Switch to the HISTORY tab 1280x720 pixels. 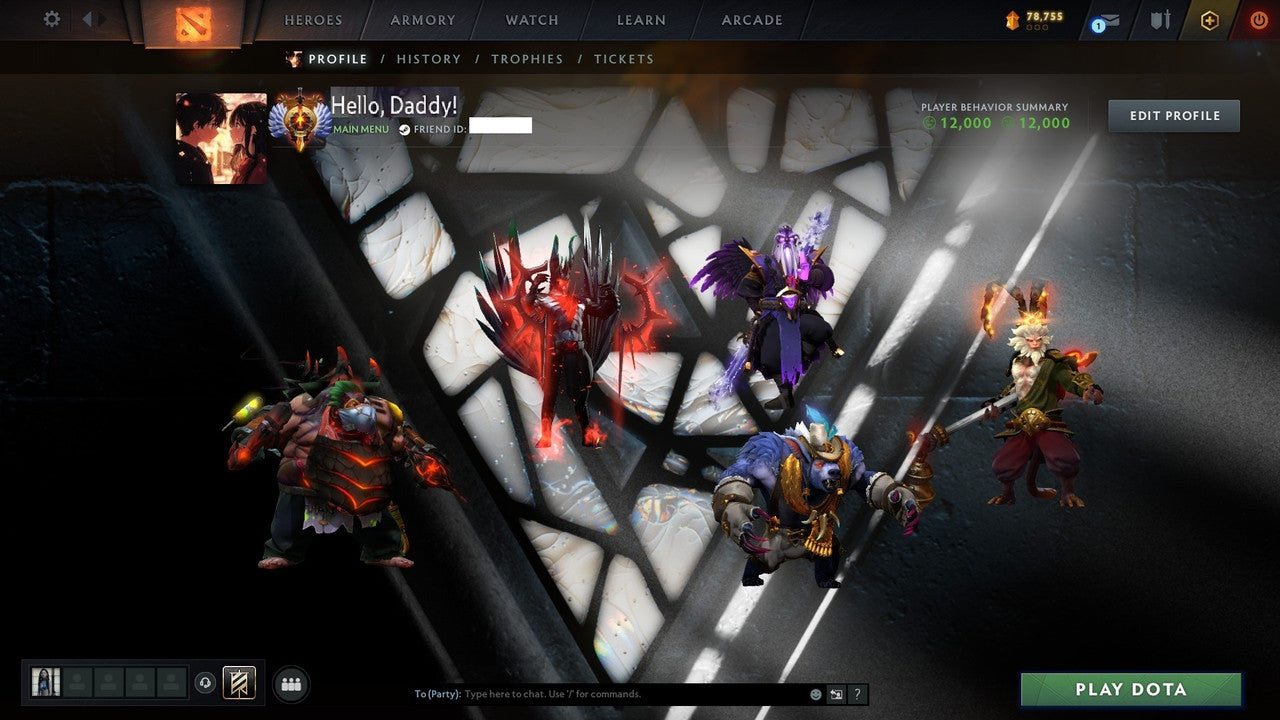pyautogui.click(x=429, y=59)
